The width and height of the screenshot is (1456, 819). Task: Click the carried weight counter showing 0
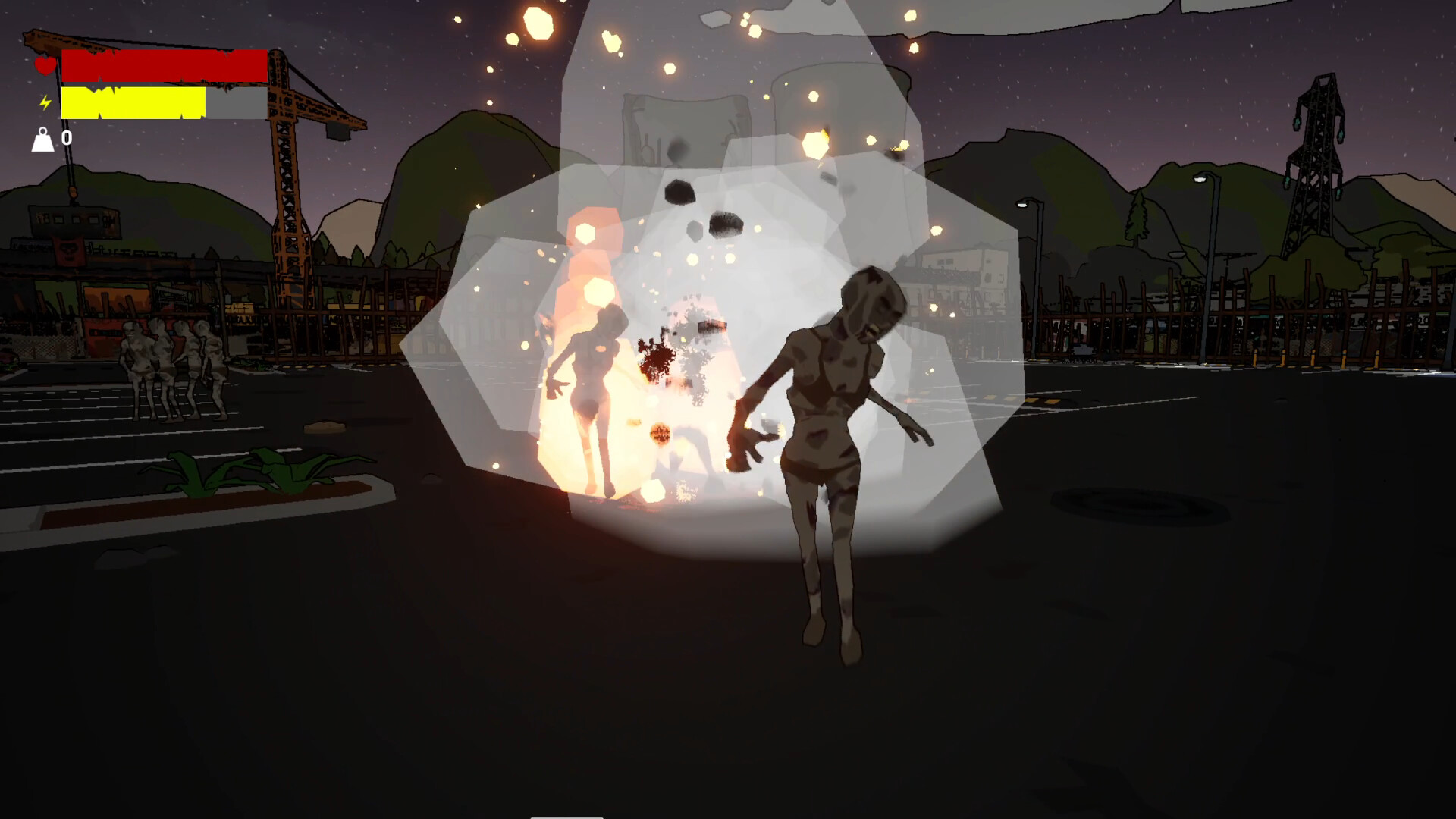point(67,137)
